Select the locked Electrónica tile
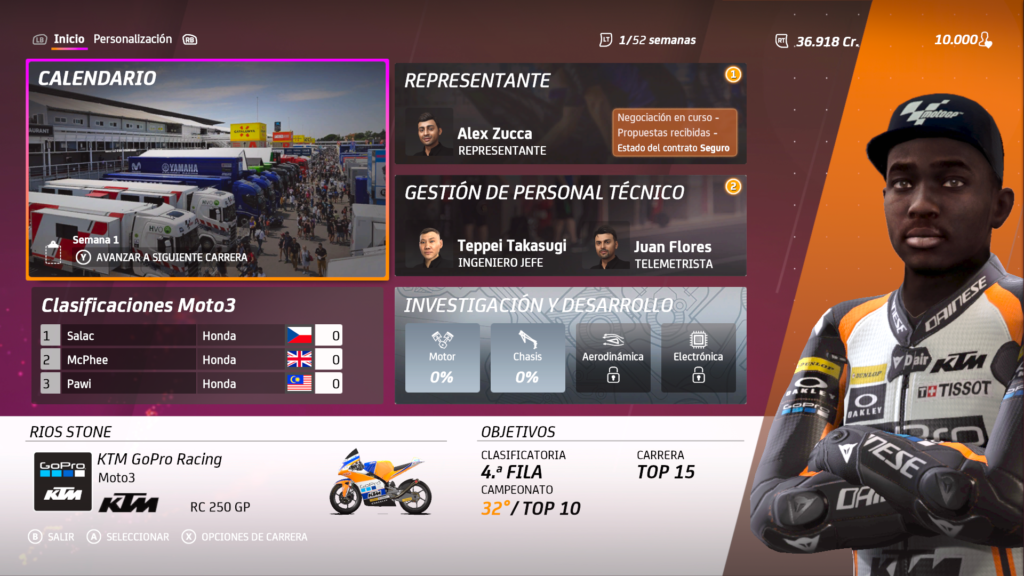Screen dimensions: 1024x576 coord(697,358)
